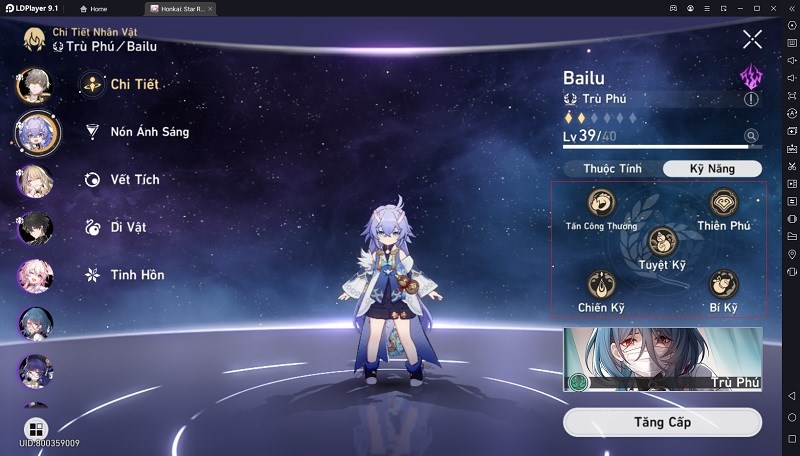Select the Tuyệt Kỹ skill icon
The width and height of the screenshot is (800, 456).
[x=662, y=242]
